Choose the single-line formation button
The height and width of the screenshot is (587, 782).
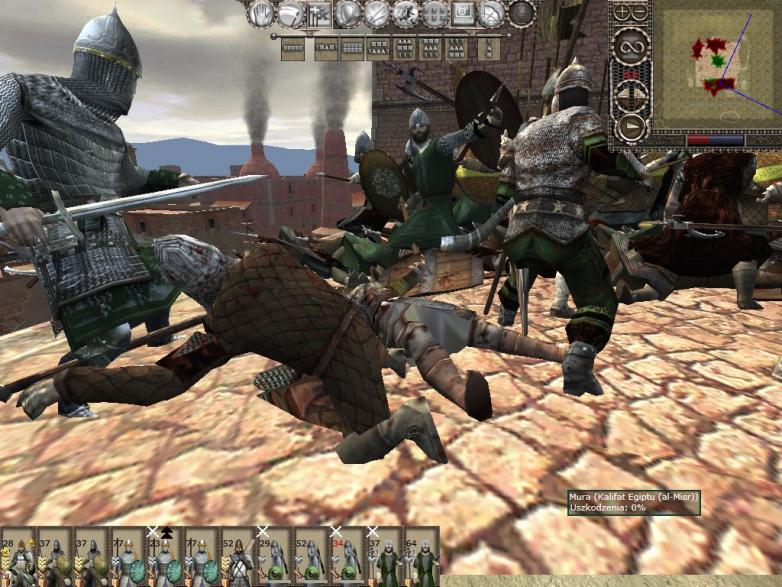(x=293, y=46)
